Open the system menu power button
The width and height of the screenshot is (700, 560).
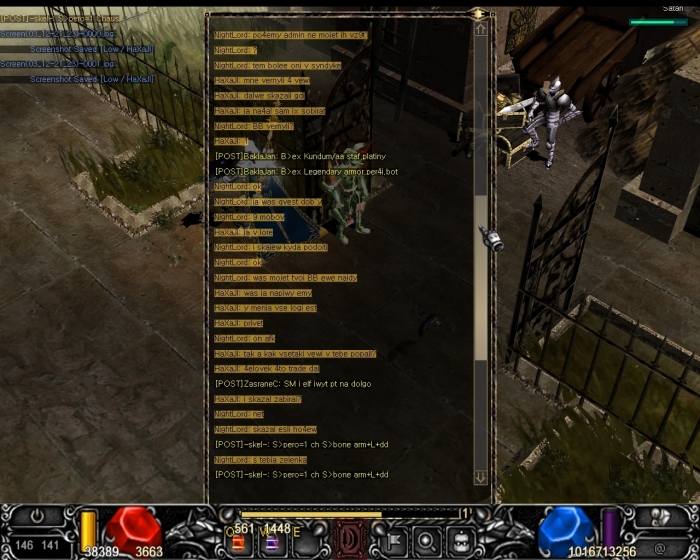coord(38,518)
